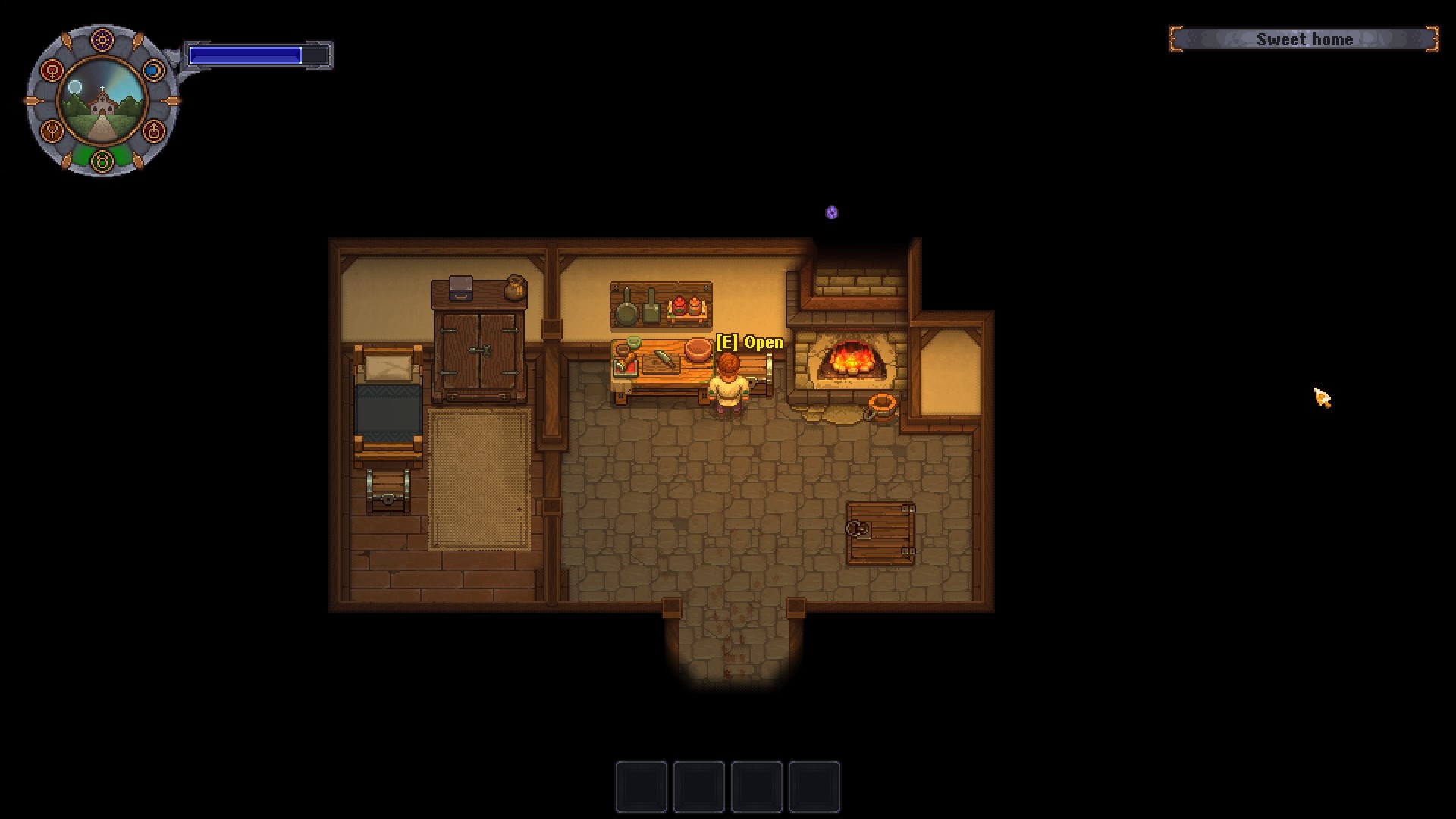Select the brown rune on the minimap's lower left

(52, 131)
